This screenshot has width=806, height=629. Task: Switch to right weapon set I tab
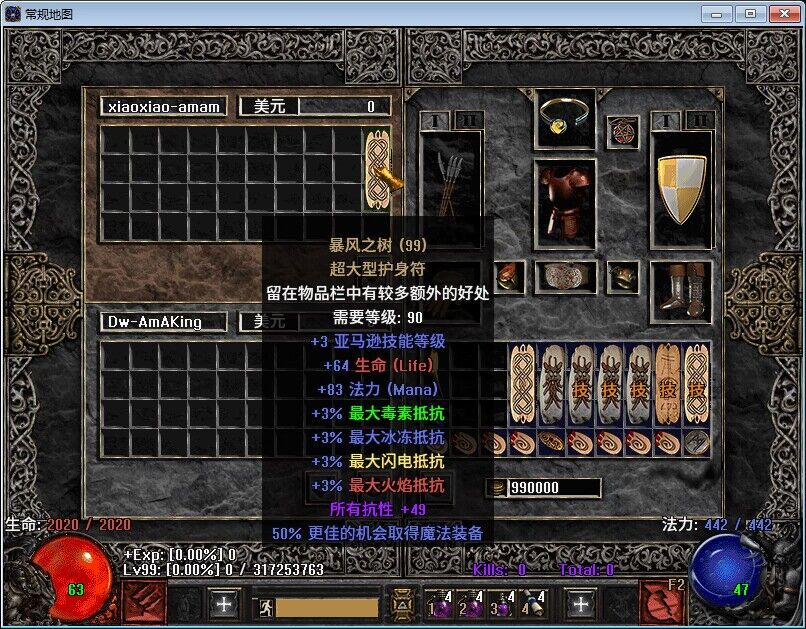(665, 121)
